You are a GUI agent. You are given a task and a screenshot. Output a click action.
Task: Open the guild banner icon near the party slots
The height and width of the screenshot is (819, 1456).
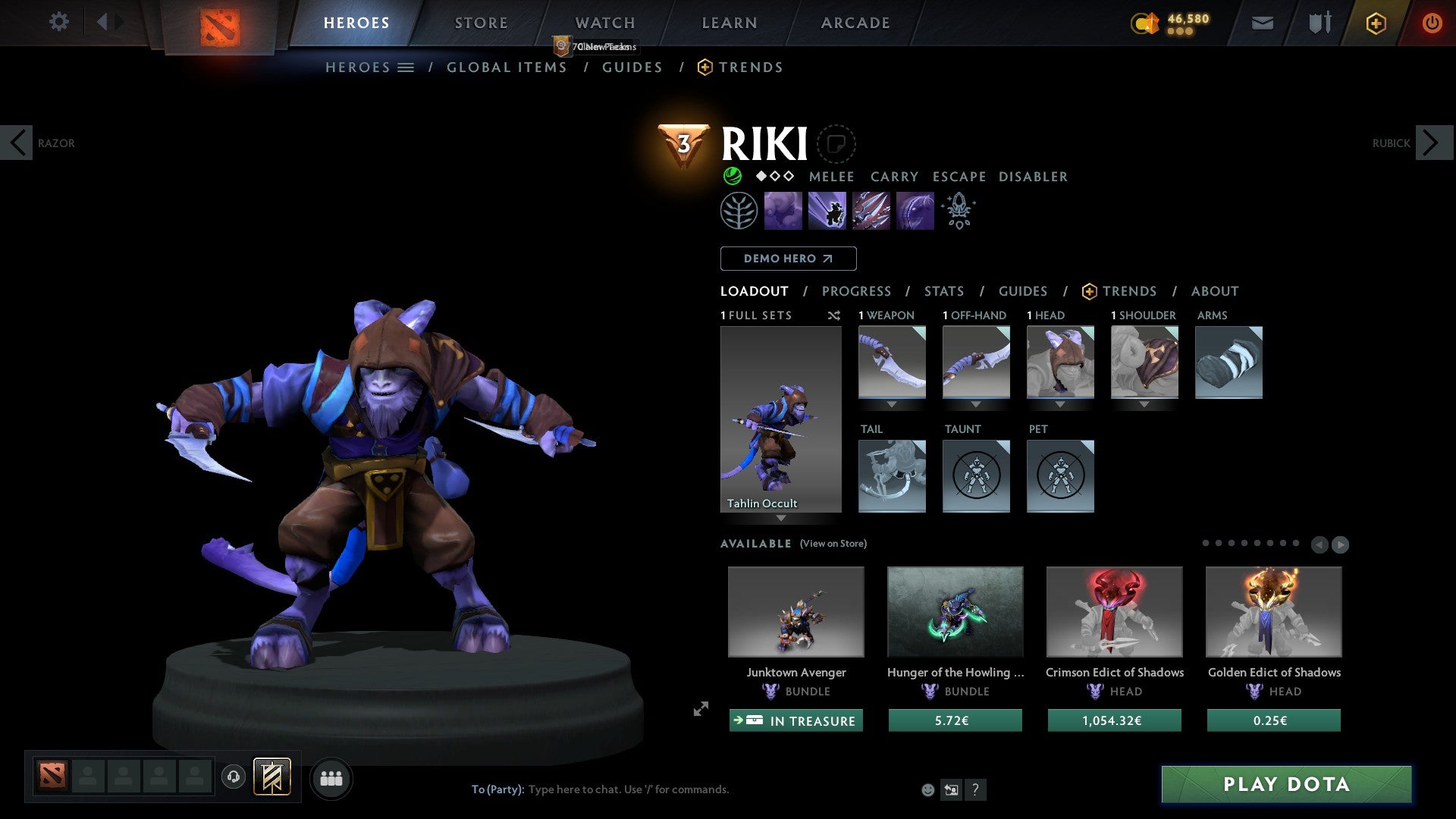coord(271,778)
